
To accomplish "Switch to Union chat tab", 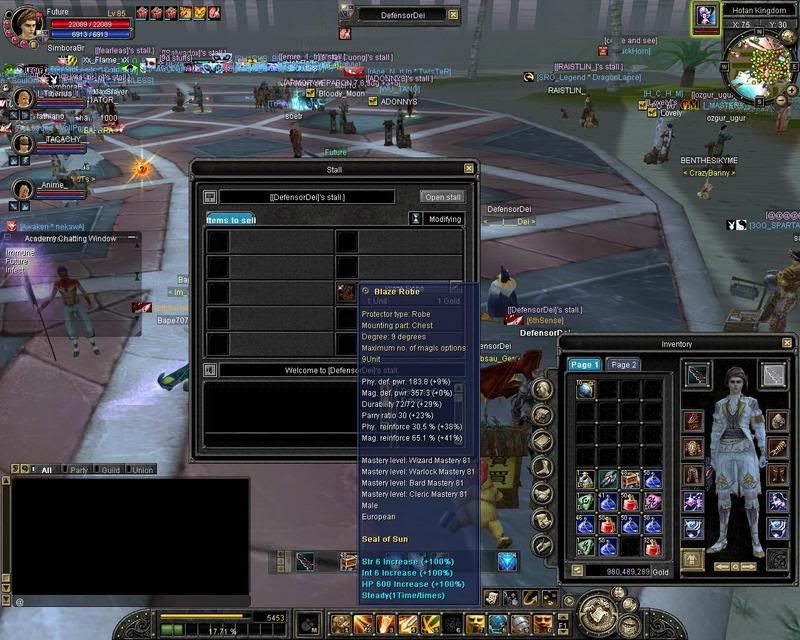I will point(142,469).
